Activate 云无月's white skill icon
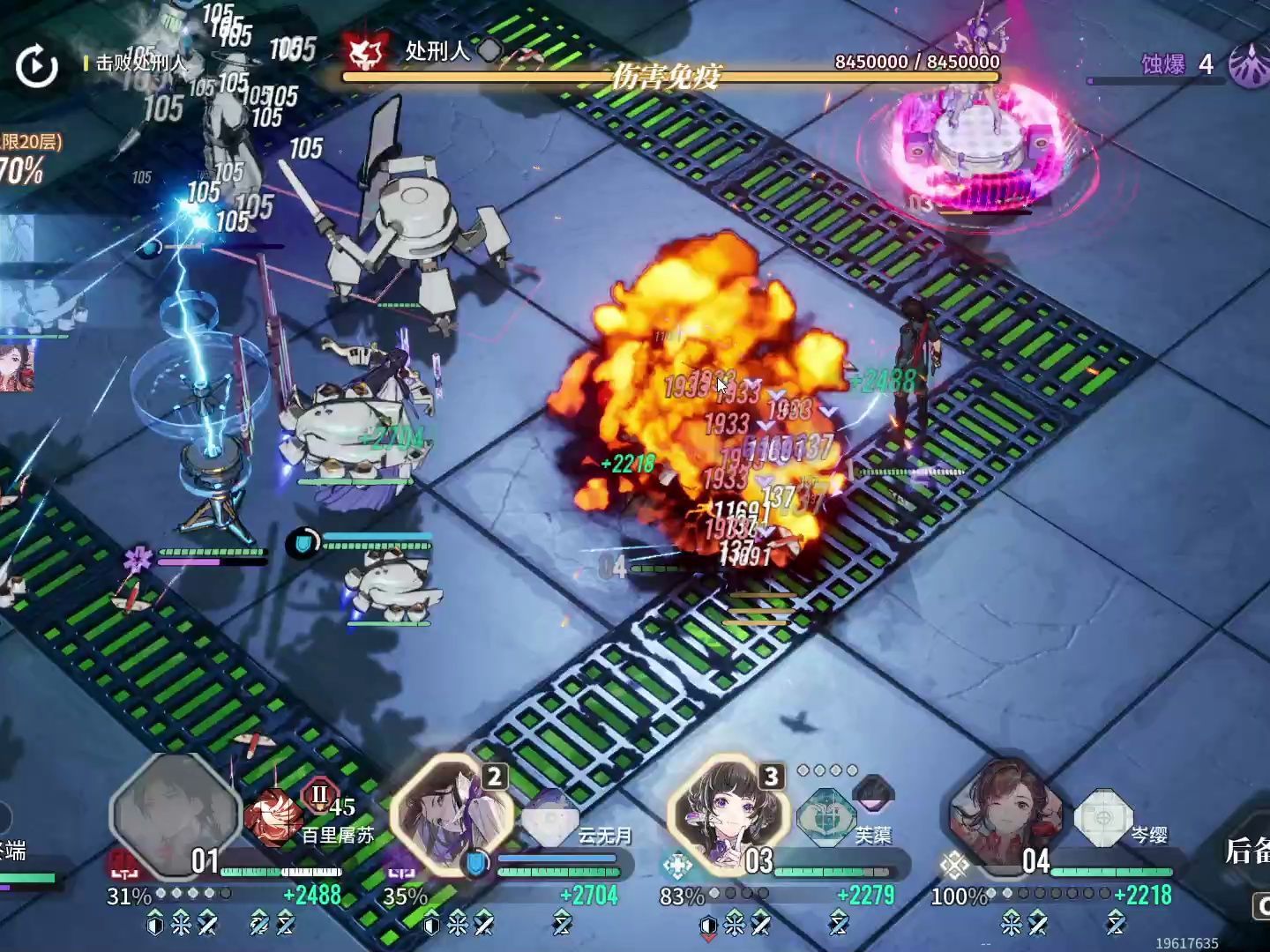 pos(550,820)
